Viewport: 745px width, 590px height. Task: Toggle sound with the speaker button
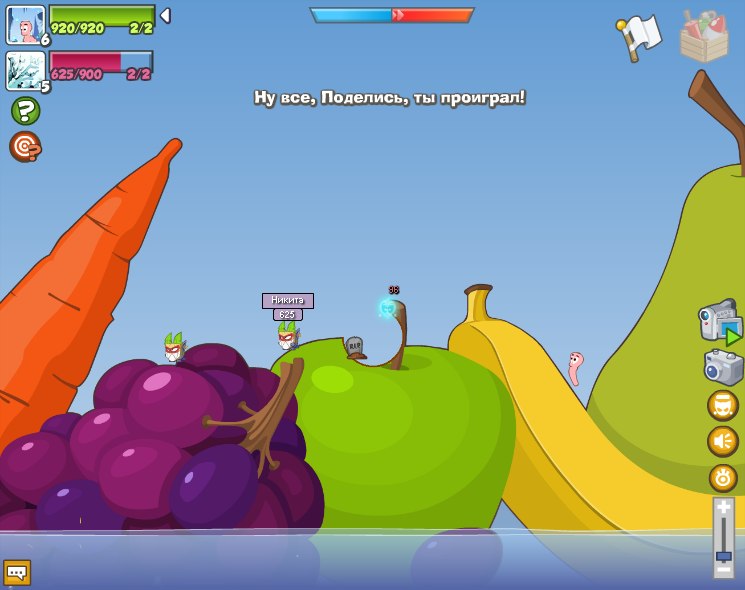tap(722, 441)
